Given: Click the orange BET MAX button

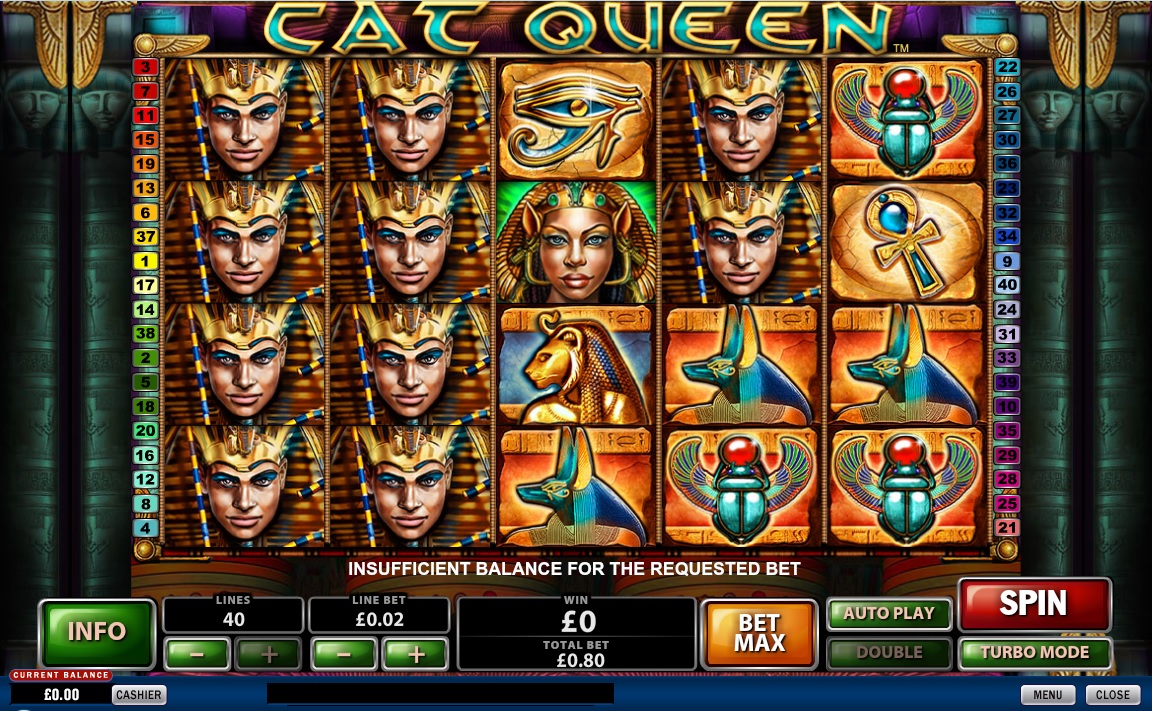Looking at the screenshot, I should tap(760, 633).
